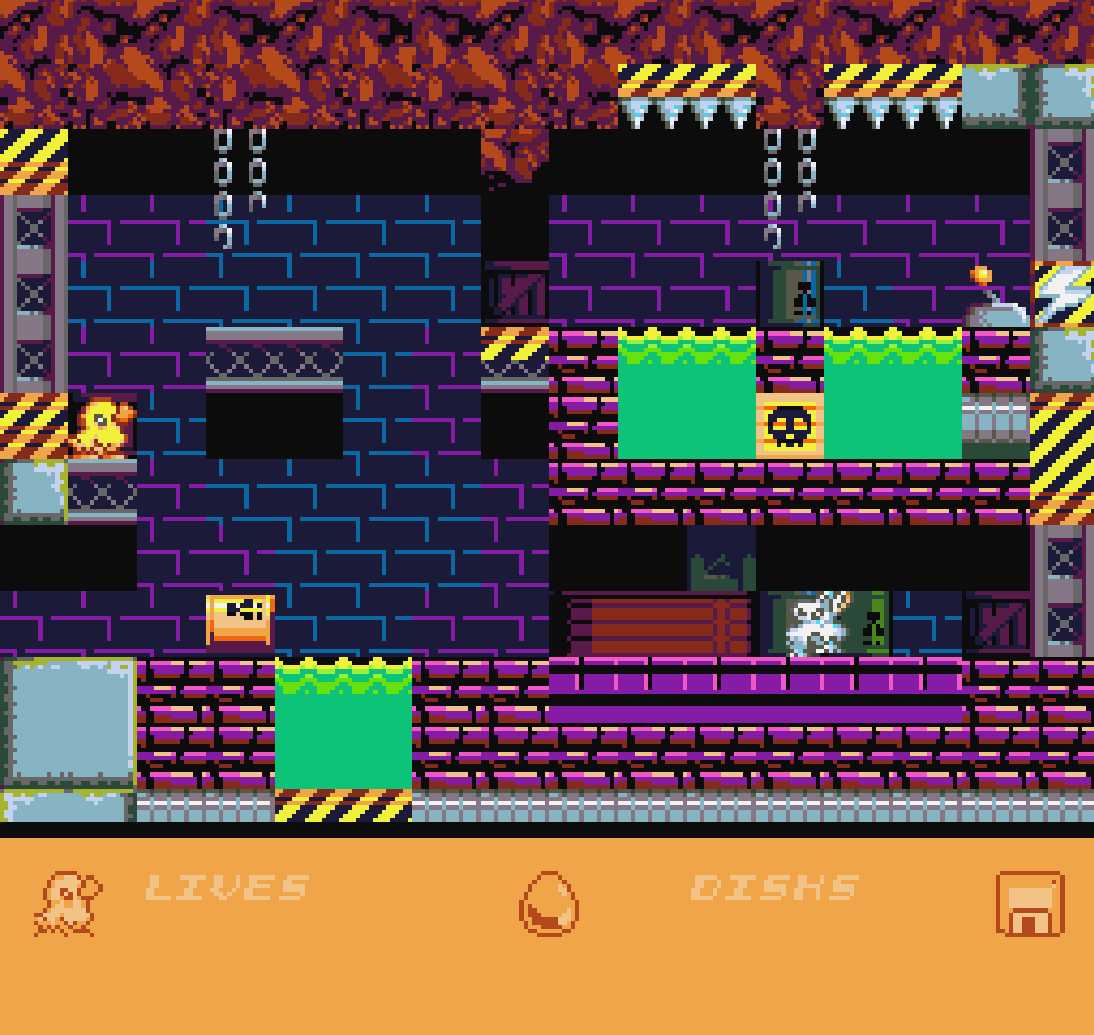Click the floppy disk icon
Screen dimensions: 1094x1035
click(x=1029, y=904)
